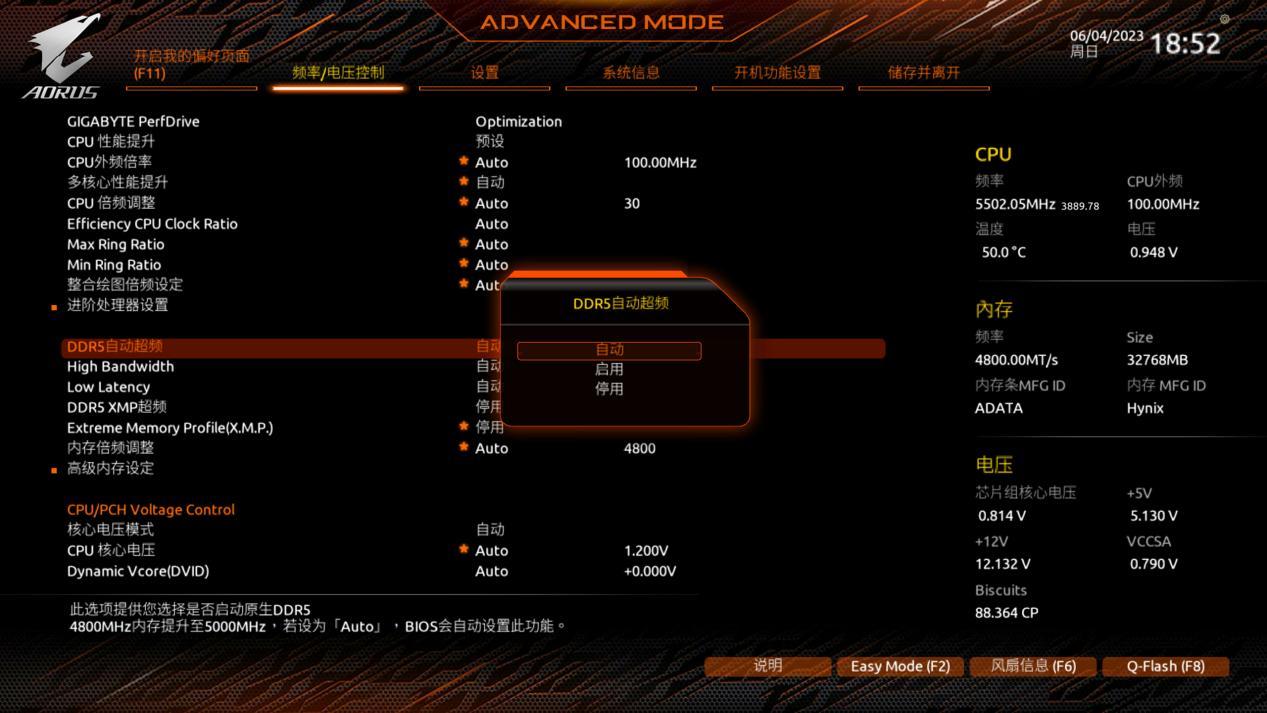1267x713 pixels.
Task: Open the 高级内存设定 submenu
Action: tap(110, 468)
